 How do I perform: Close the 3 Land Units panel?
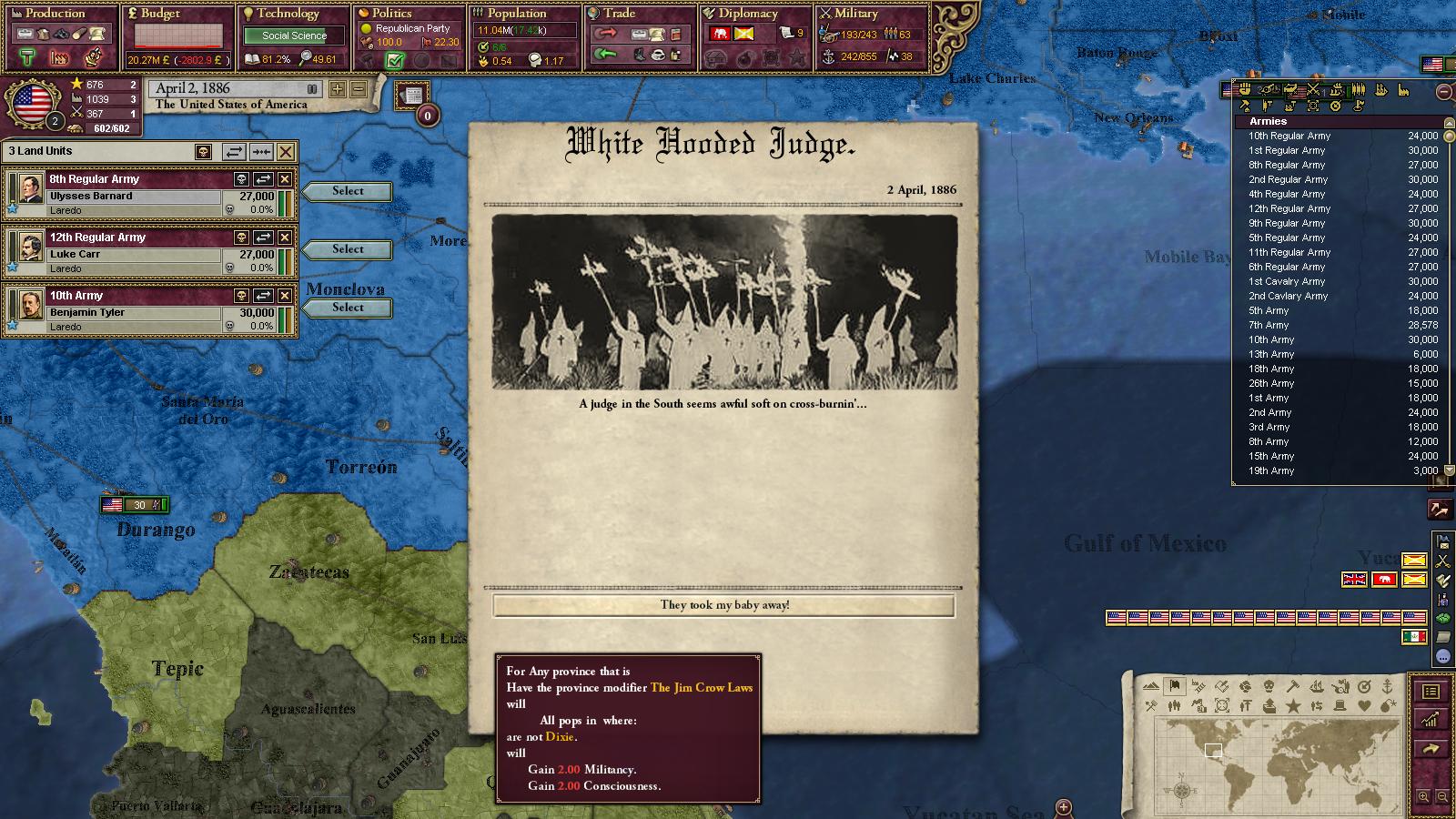pos(286,152)
